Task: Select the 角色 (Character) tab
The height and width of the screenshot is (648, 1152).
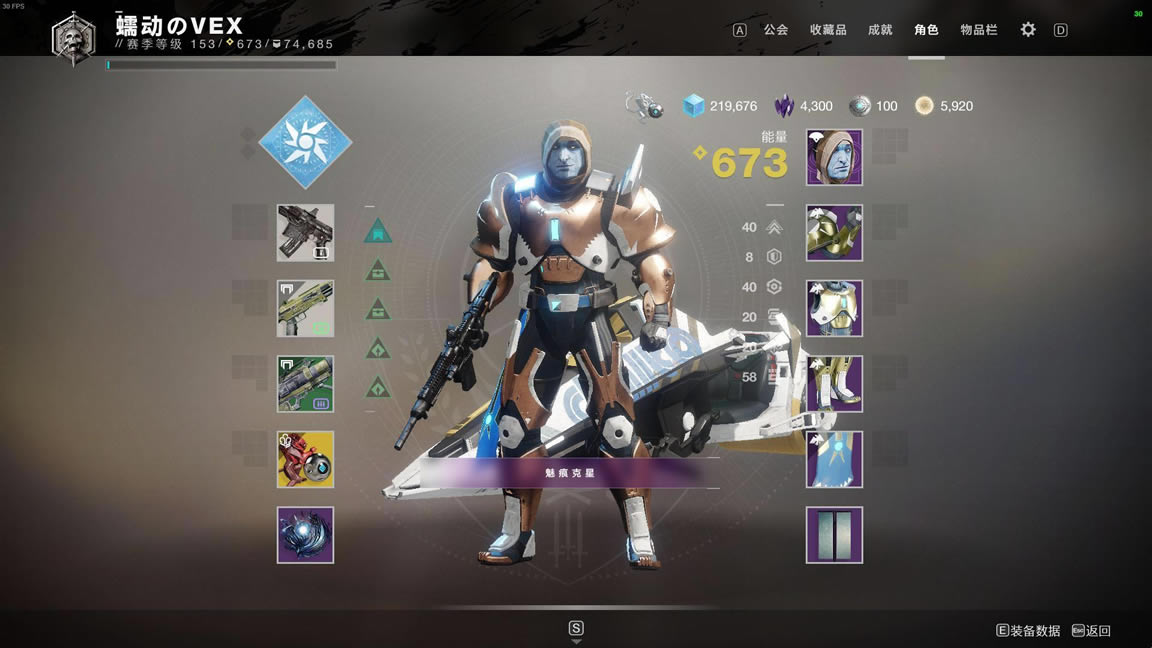Action: (926, 30)
